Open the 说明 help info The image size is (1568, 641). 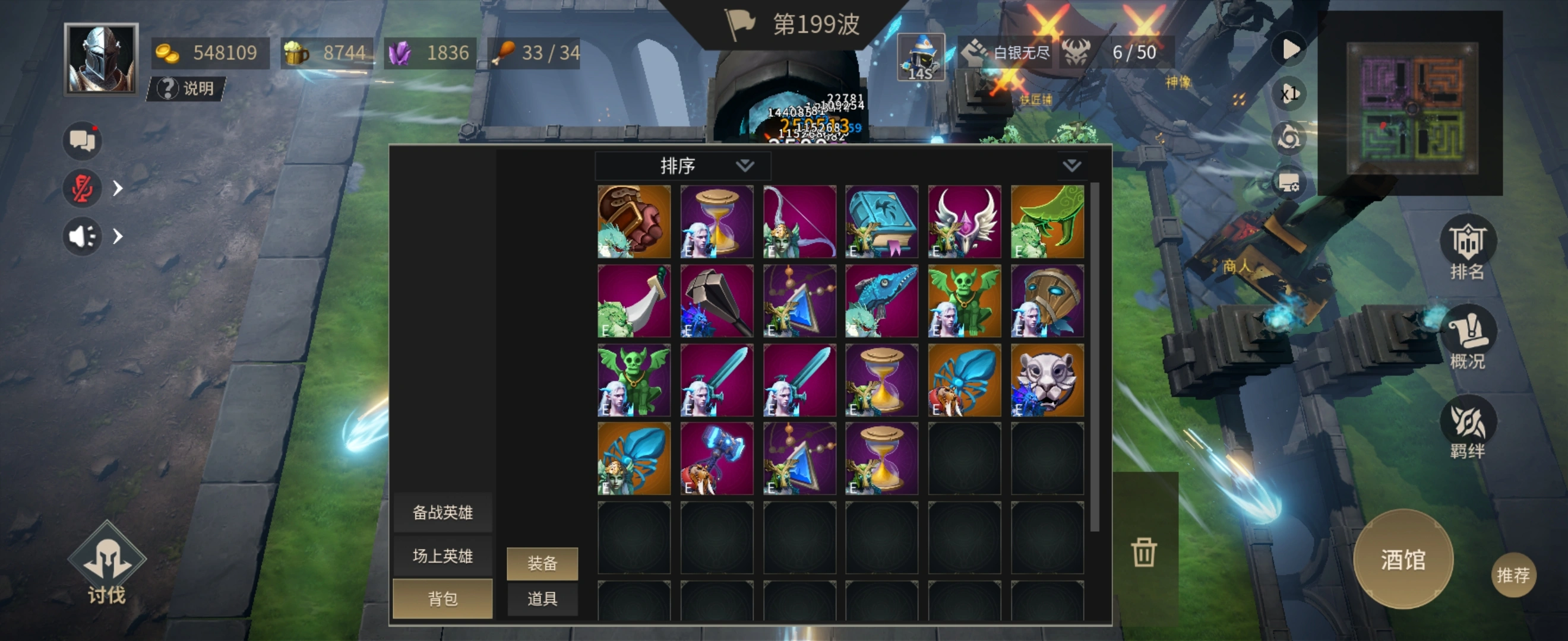point(187,89)
